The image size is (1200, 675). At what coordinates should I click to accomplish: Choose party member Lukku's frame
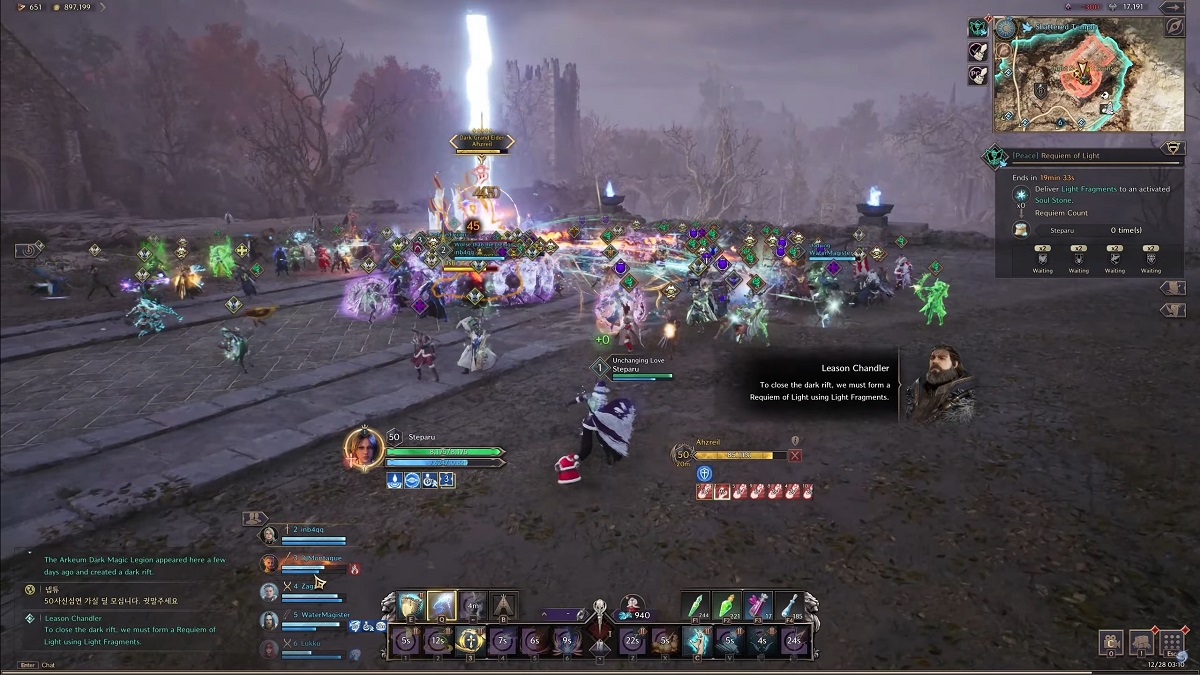tap(300, 645)
